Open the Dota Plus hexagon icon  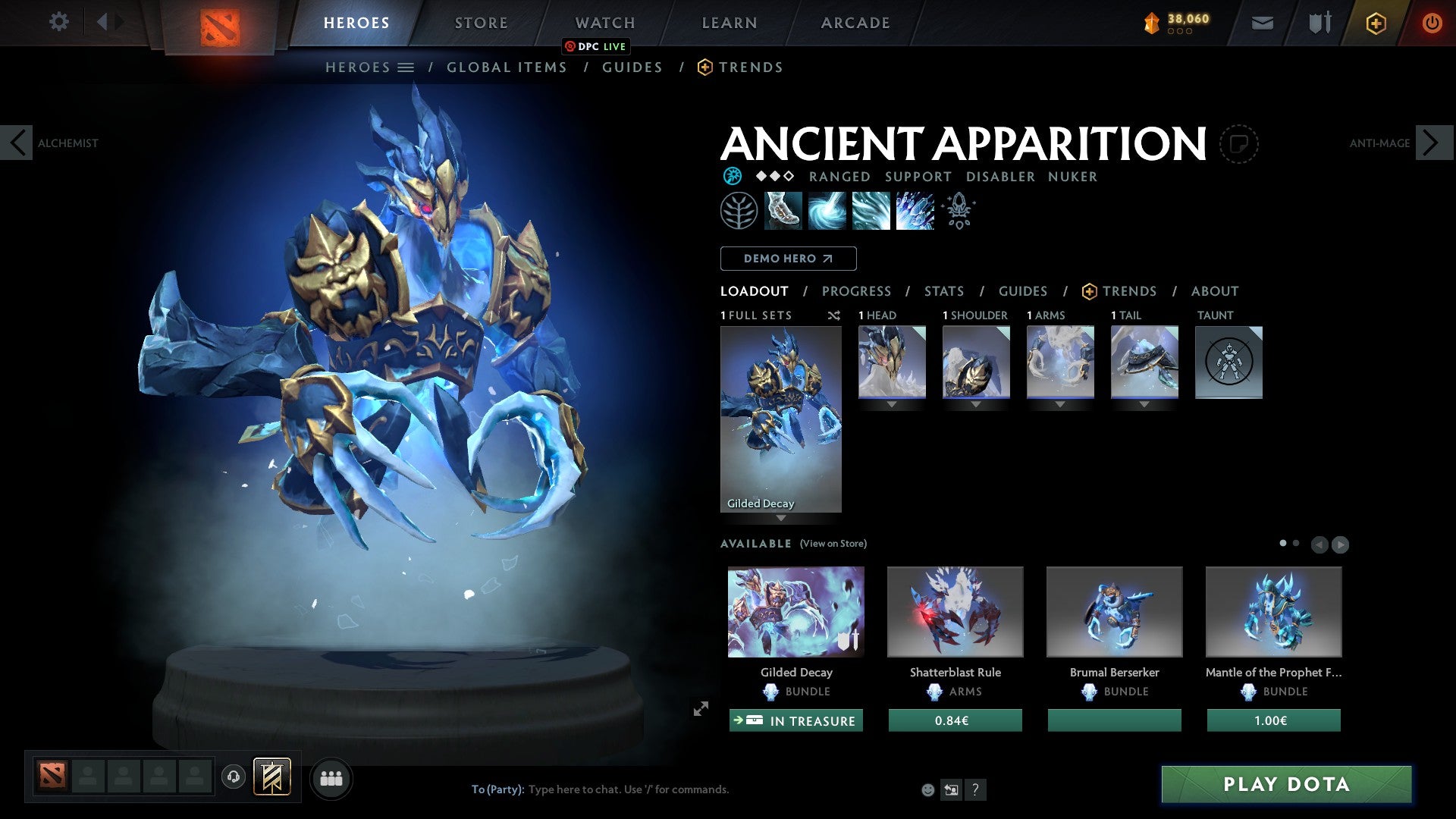point(1375,22)
